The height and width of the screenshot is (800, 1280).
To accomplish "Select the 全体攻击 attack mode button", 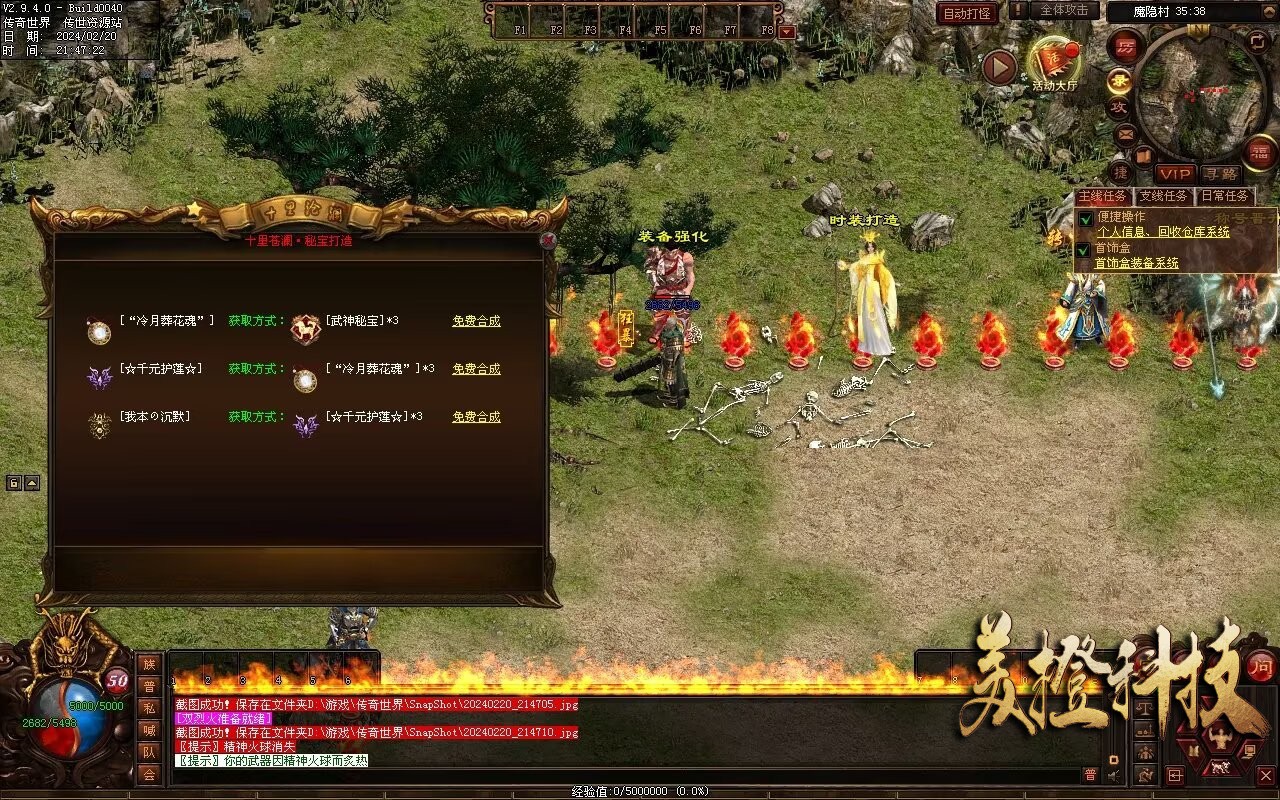I will click(1063, 10).
